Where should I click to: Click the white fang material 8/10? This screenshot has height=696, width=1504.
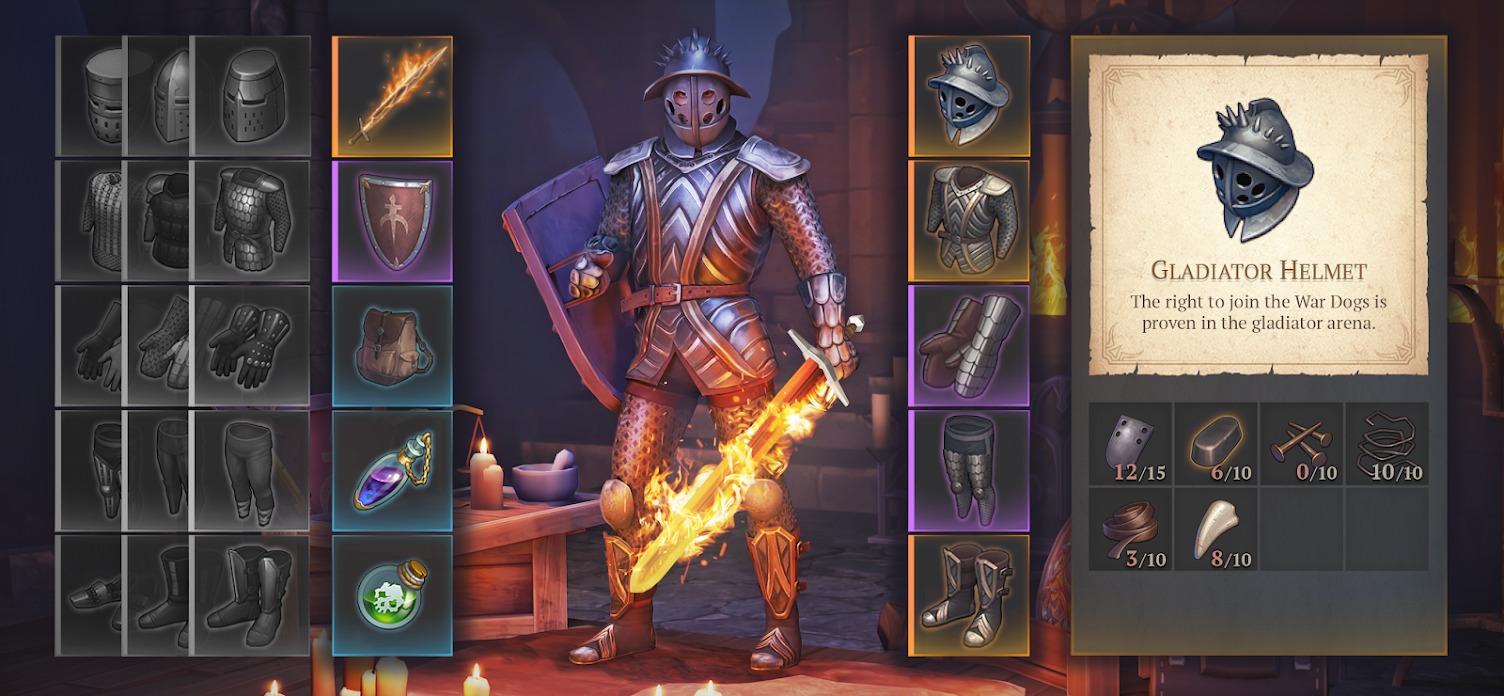tap(1215, 529)
